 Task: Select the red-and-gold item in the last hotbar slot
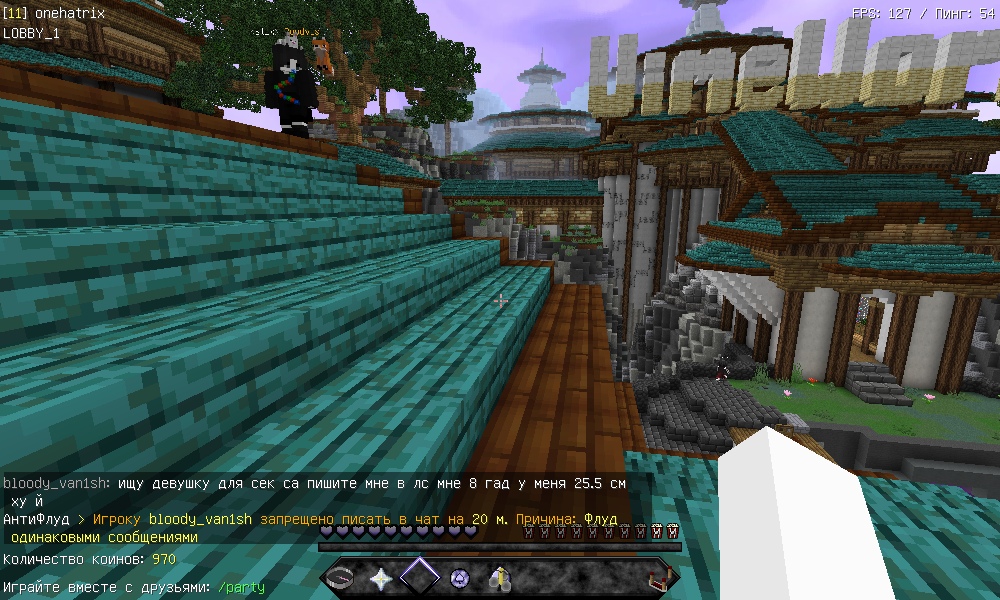point(658,578)
